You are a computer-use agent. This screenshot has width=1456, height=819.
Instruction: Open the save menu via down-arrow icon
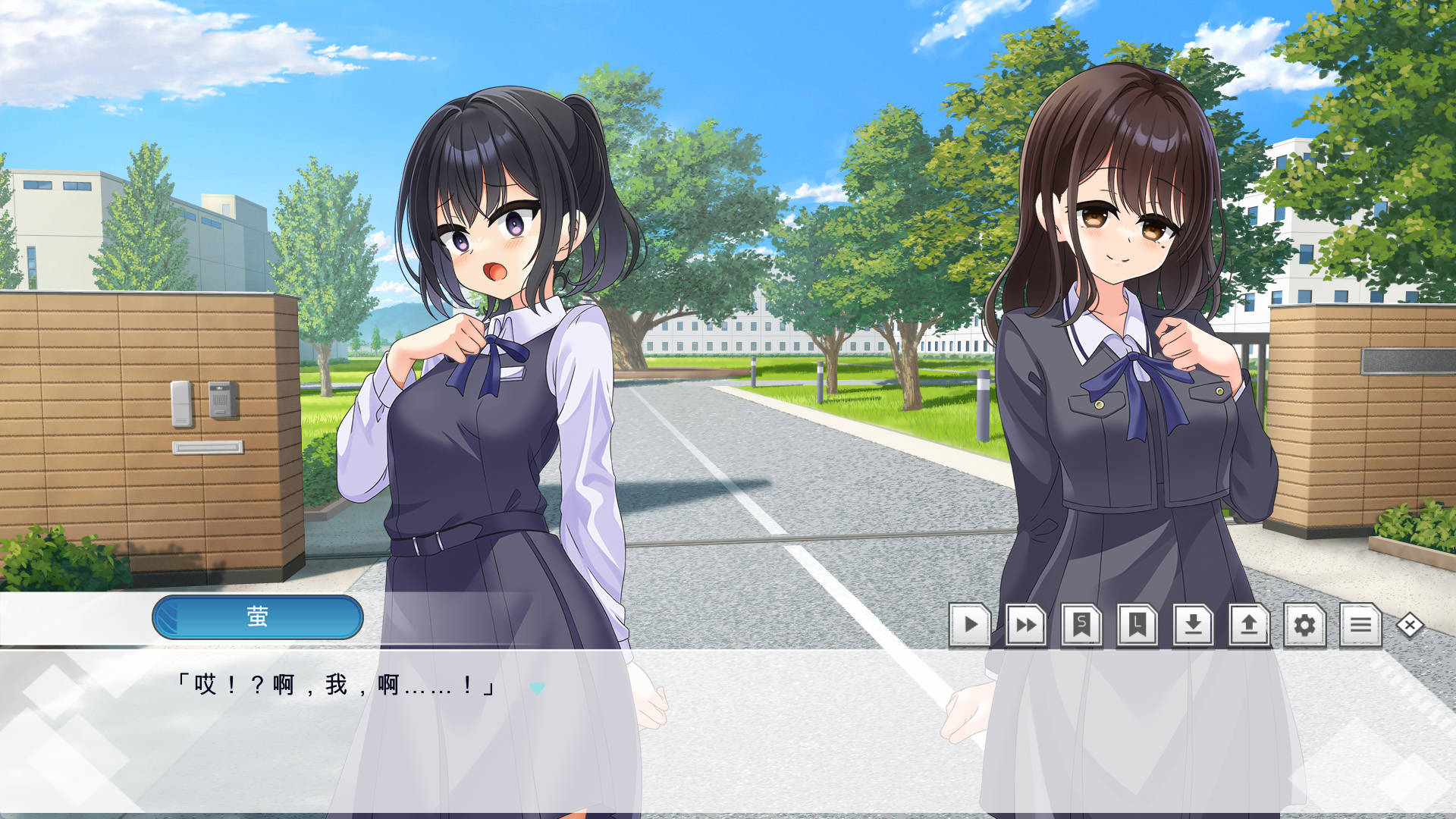pyautogui.click(x=1193, y=625)
